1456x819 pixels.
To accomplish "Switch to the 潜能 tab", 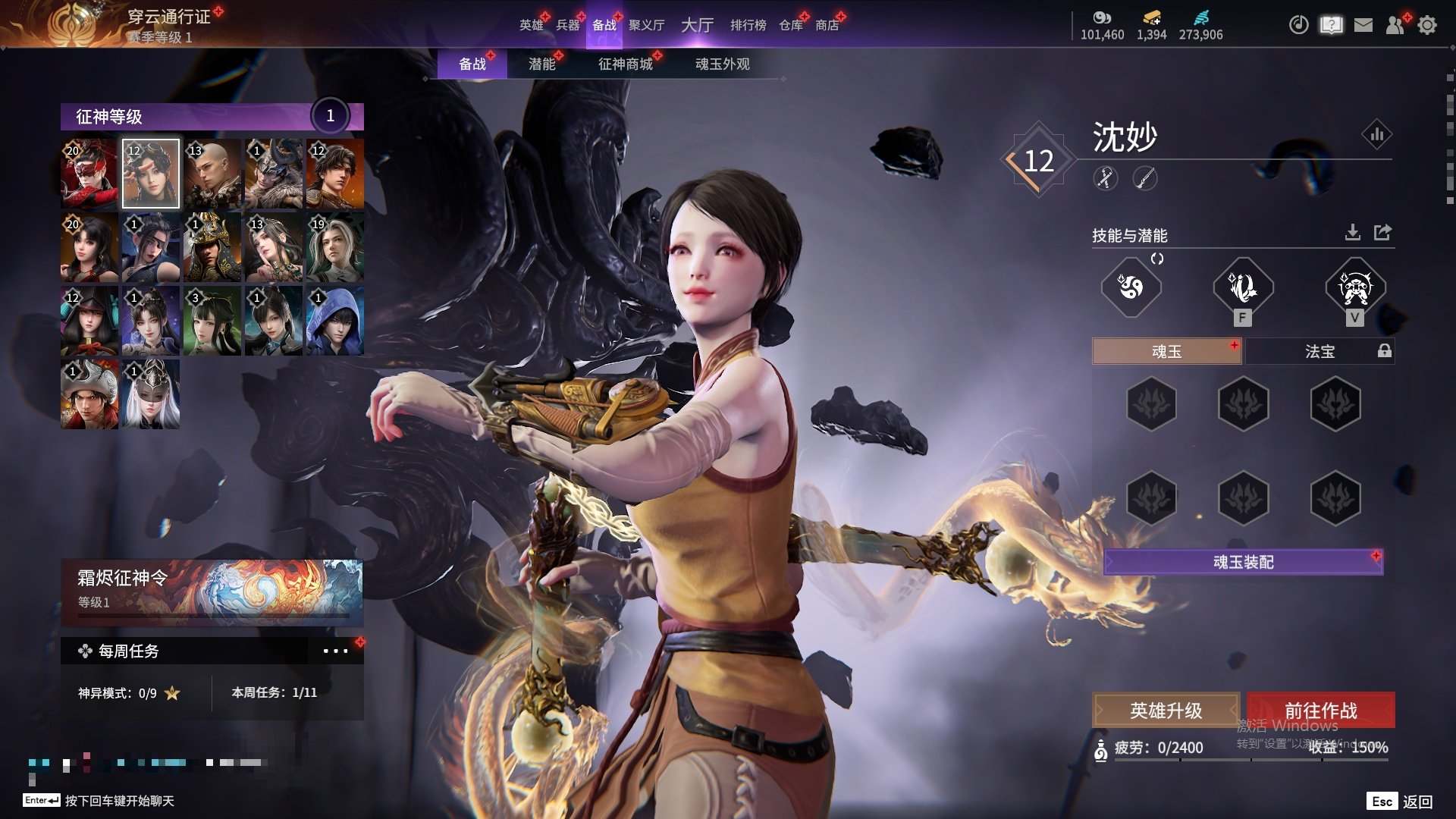I will [x=541, y=64].
